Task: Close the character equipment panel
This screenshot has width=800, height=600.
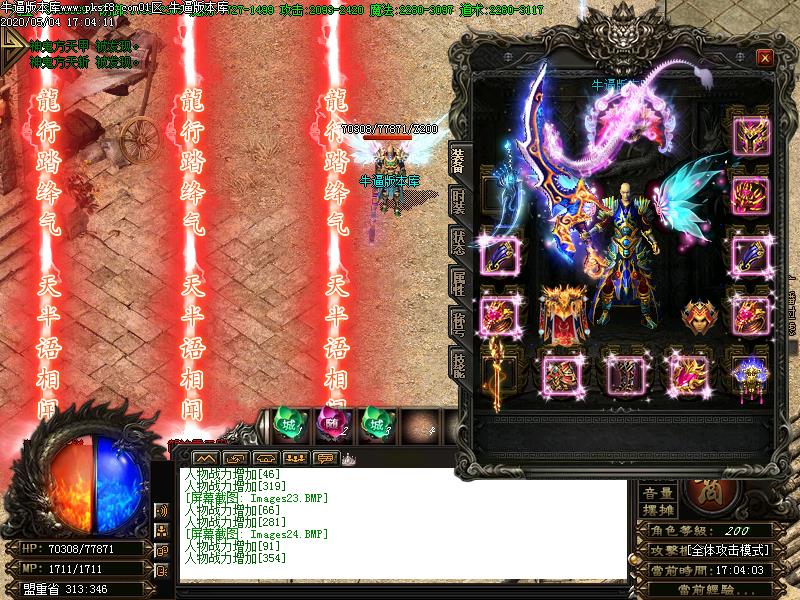Action: [765, 58]
